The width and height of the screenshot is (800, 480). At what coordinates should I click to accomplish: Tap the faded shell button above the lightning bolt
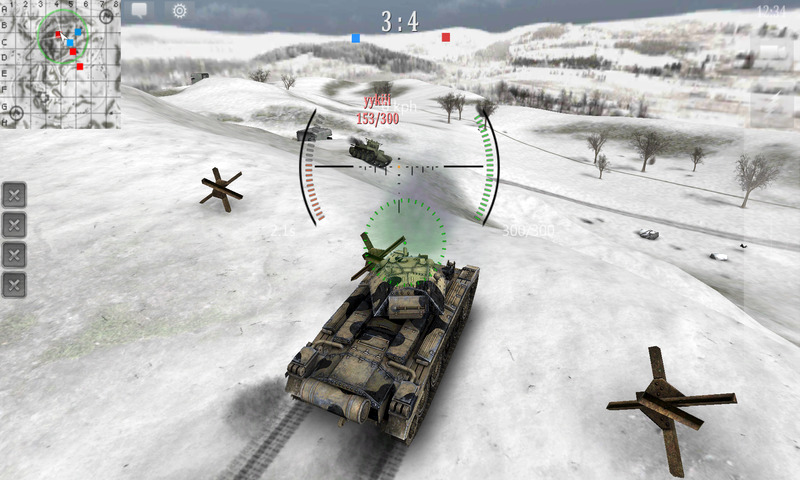pos(772,52)
